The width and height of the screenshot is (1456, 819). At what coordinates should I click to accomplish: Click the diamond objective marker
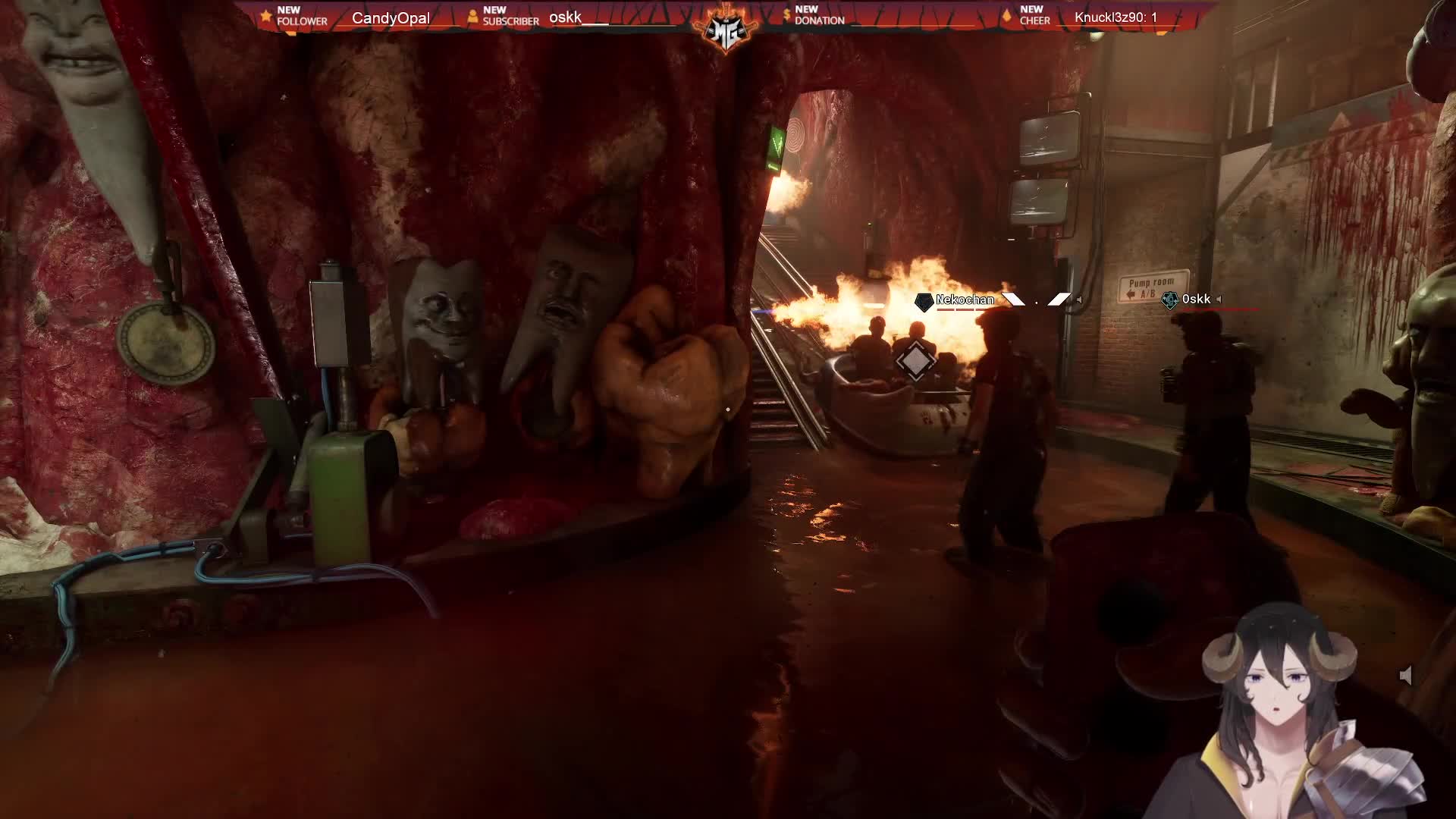pyautogui.click(x=915, y=362)
